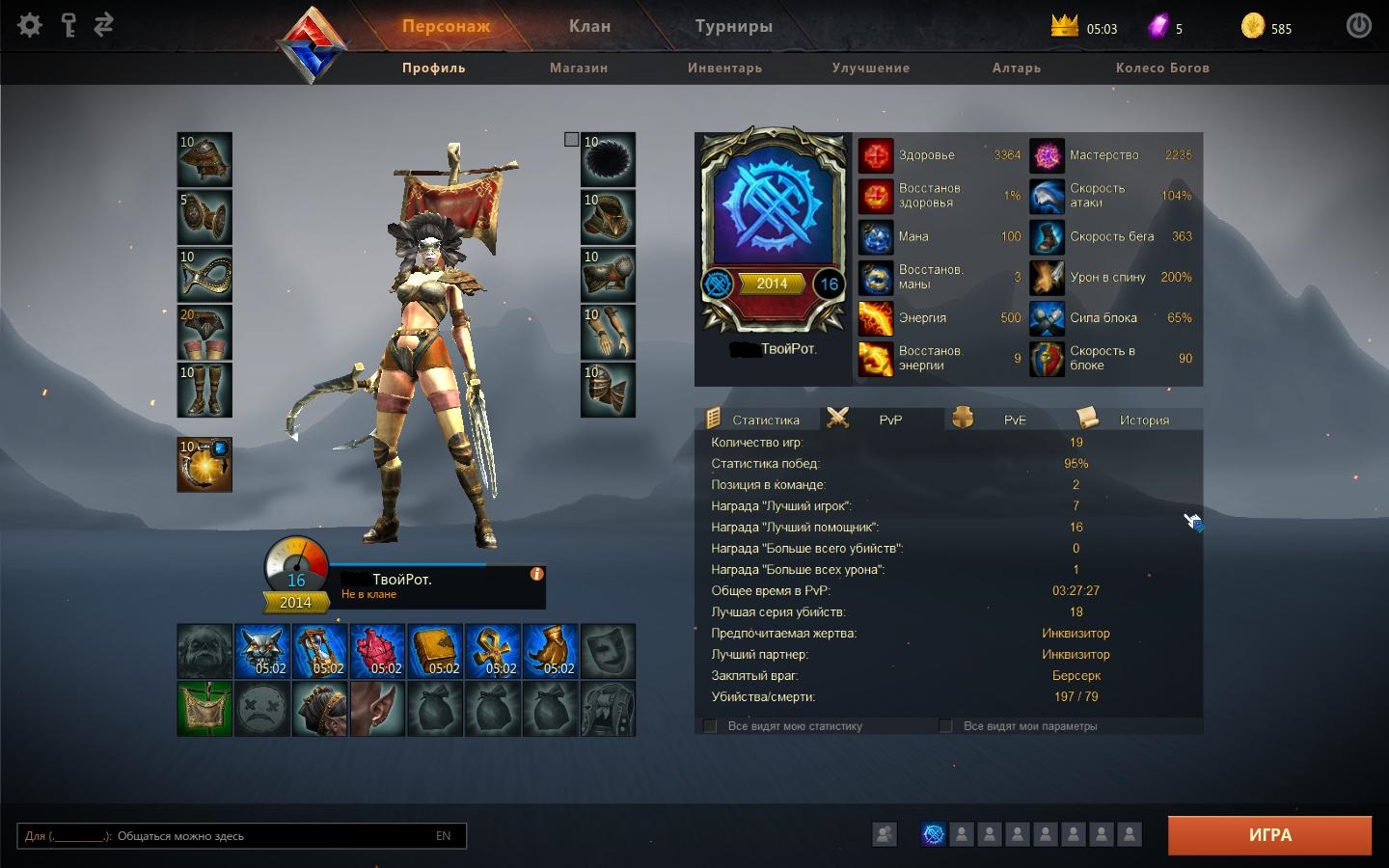
Task: Open Колесо Богов wheel page
Action: click(1161, 68)
